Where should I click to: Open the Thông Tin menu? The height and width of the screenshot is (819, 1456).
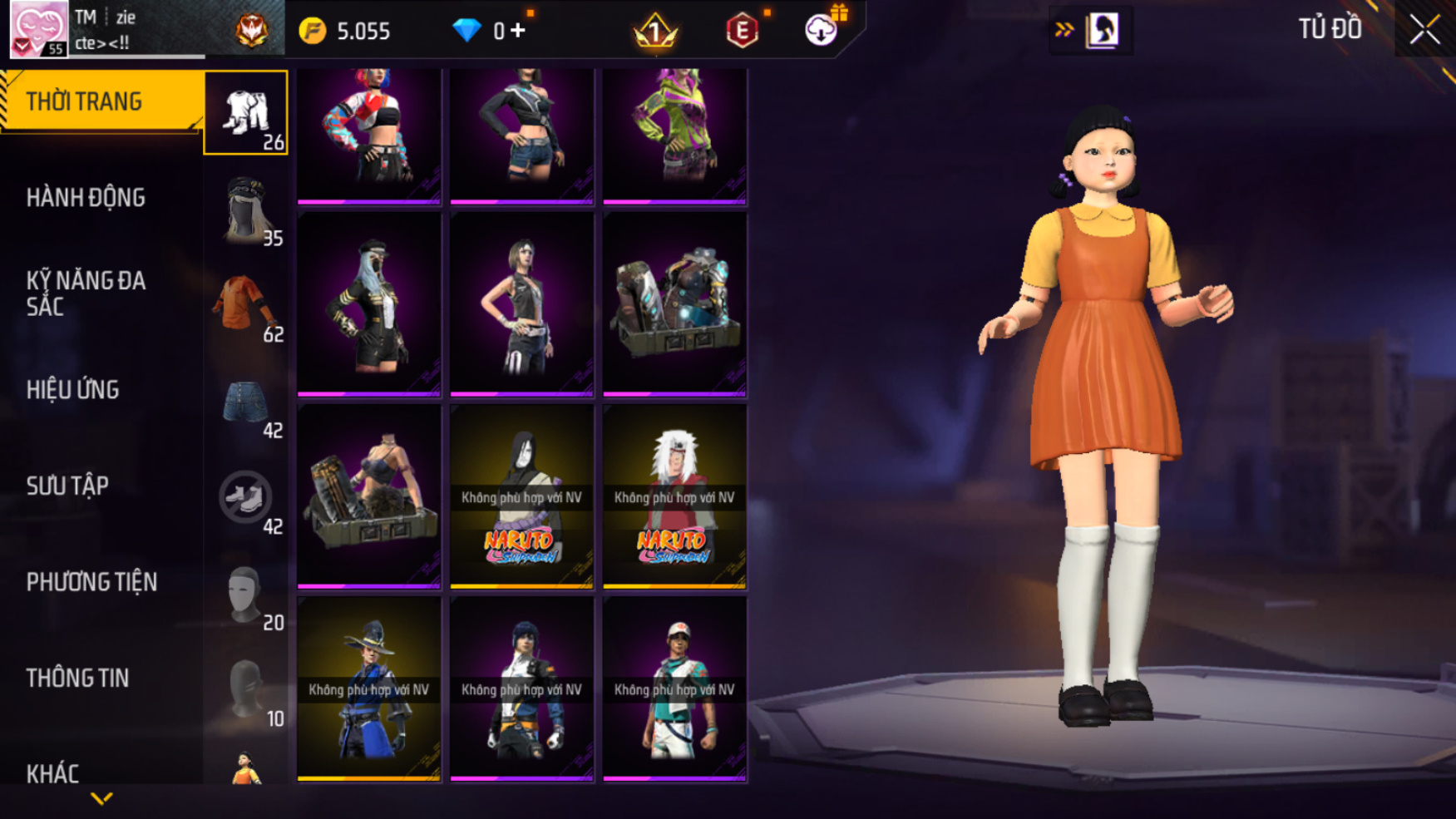tap(77, 678)
